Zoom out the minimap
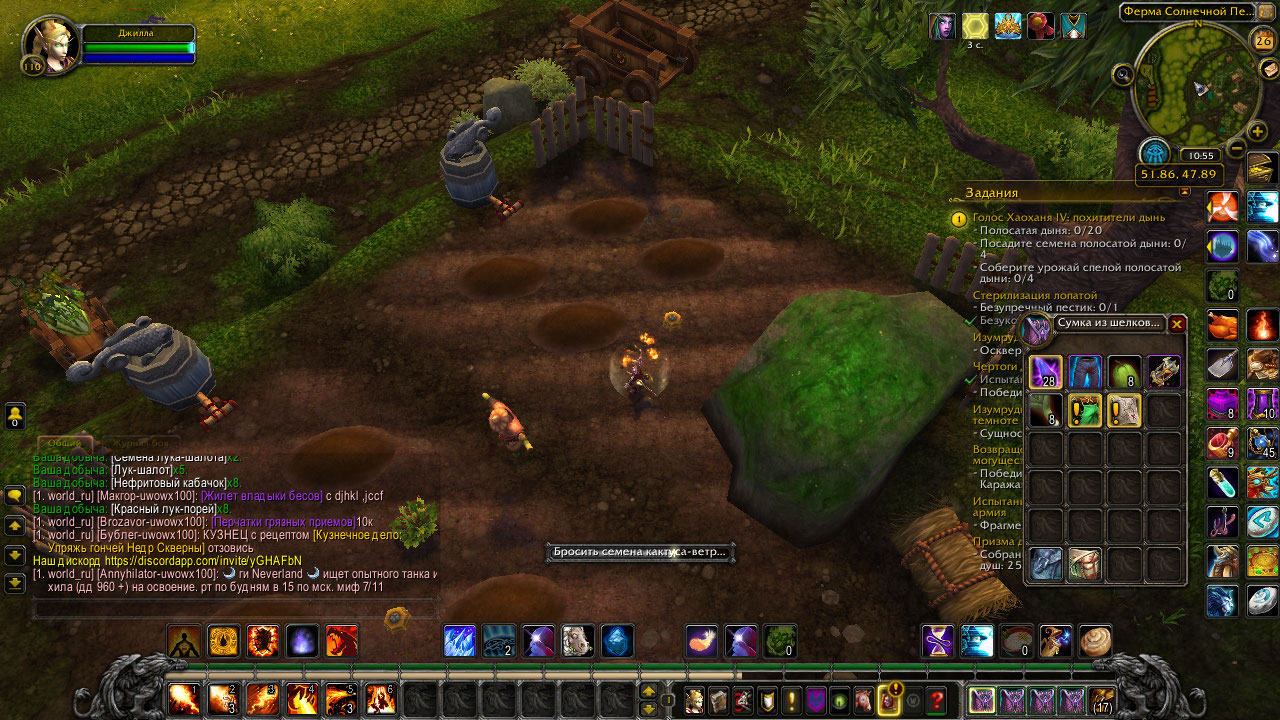The width and height of the screenshot is (1280, 720). click(1237, 148)
